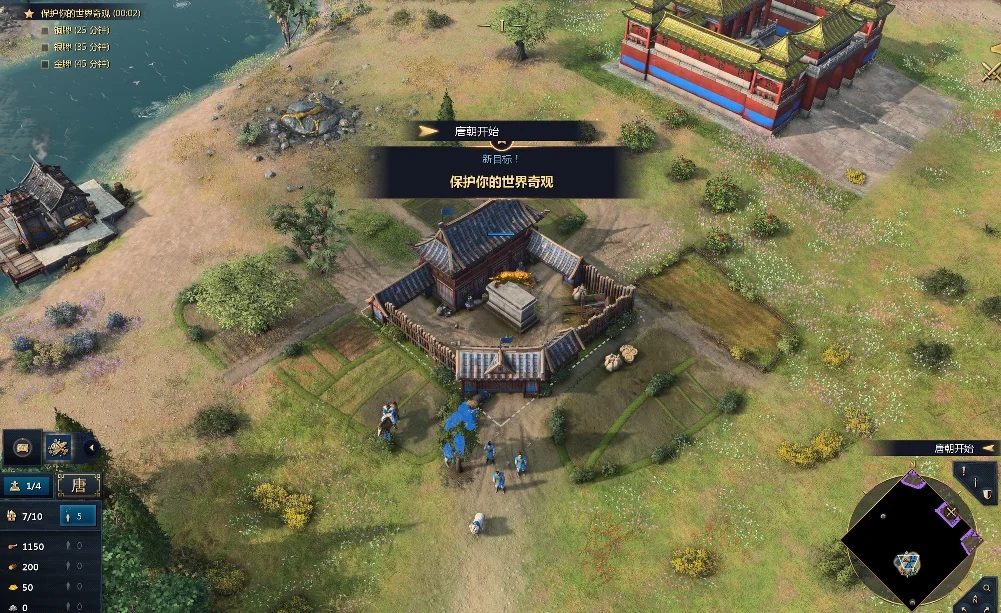Select the cannon bundle icon button

click(x=58, y=447)
